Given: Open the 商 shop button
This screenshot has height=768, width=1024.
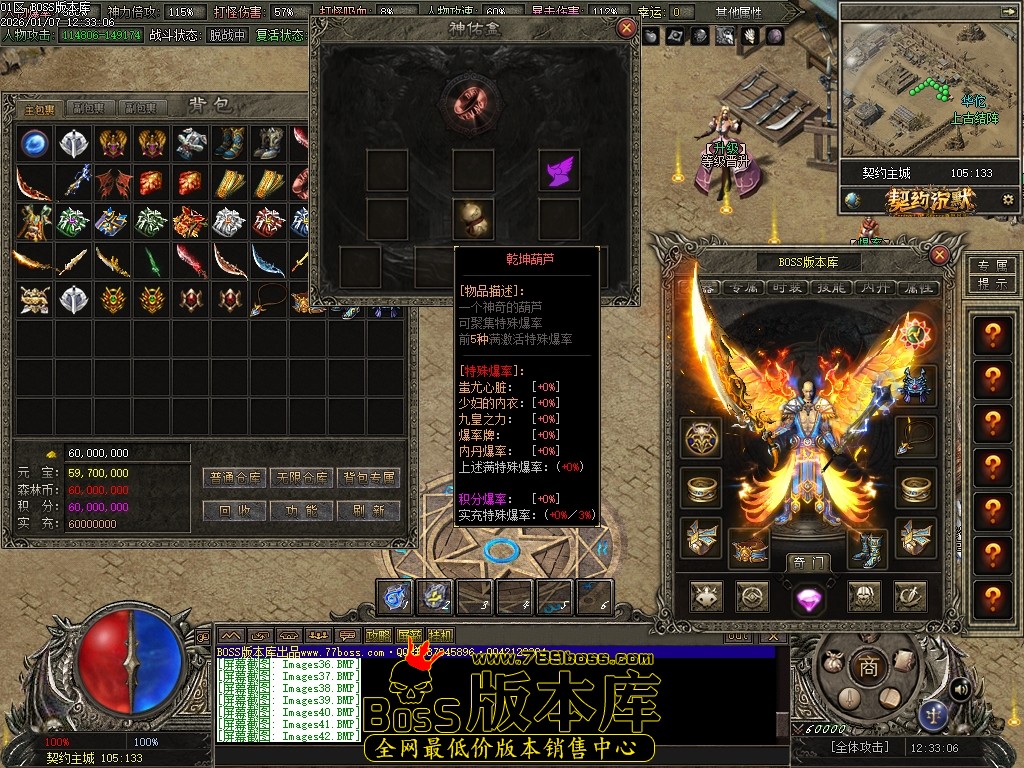Looking at the screenshot, I should click(x=868, y=668).
